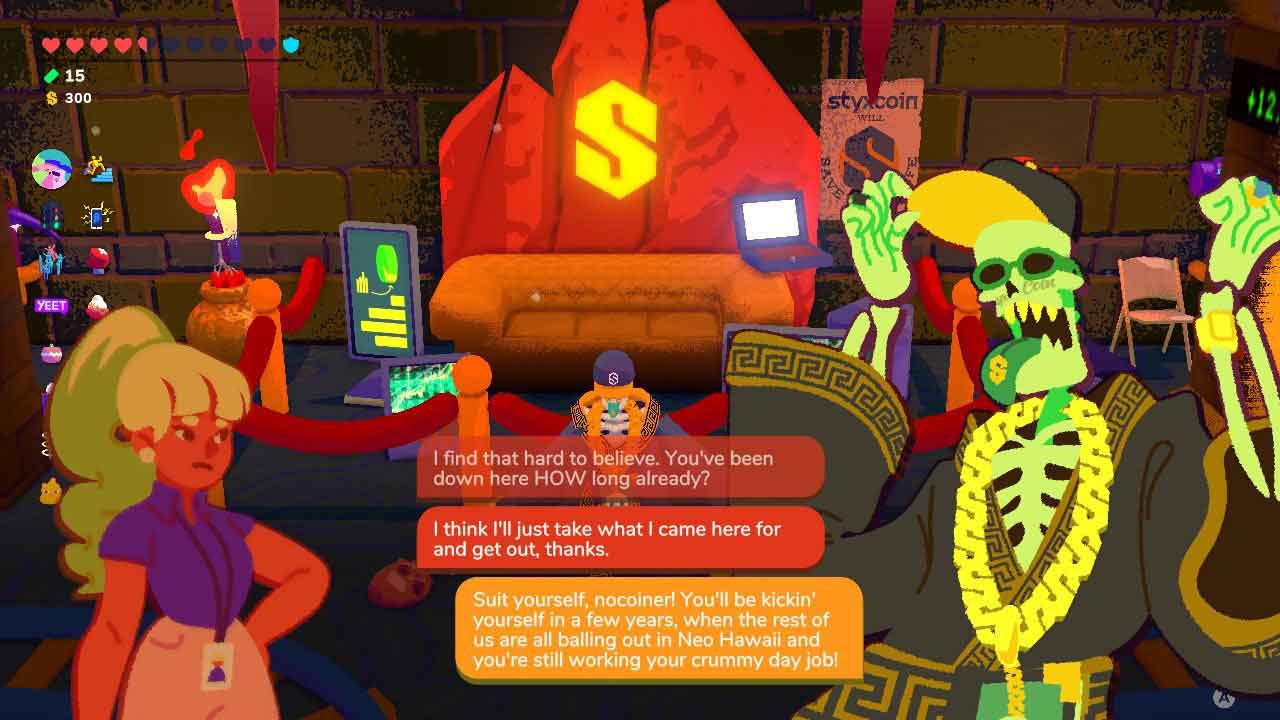The width and height of the screenshot is (1280, 720).
Task: Click the "I find that hard to believe" bubble
Action: [x=620, y=468]
